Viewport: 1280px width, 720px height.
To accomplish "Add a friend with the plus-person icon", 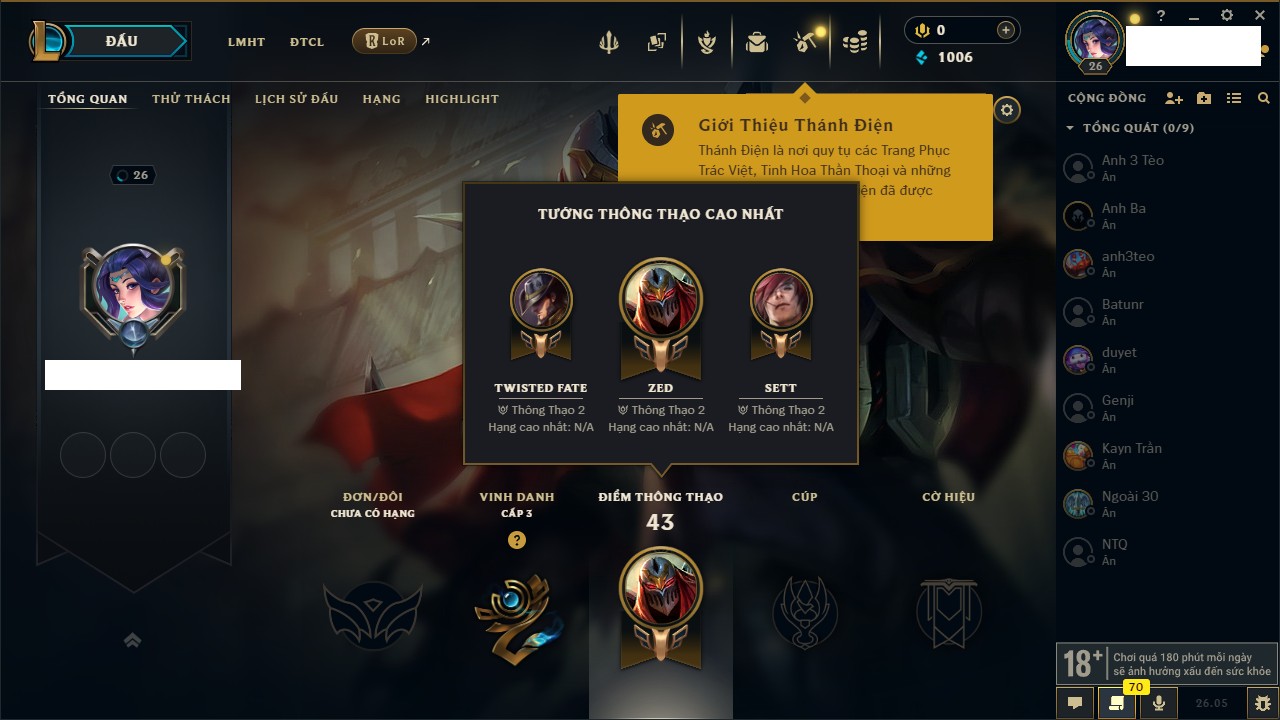I will tap(1174, 98).
